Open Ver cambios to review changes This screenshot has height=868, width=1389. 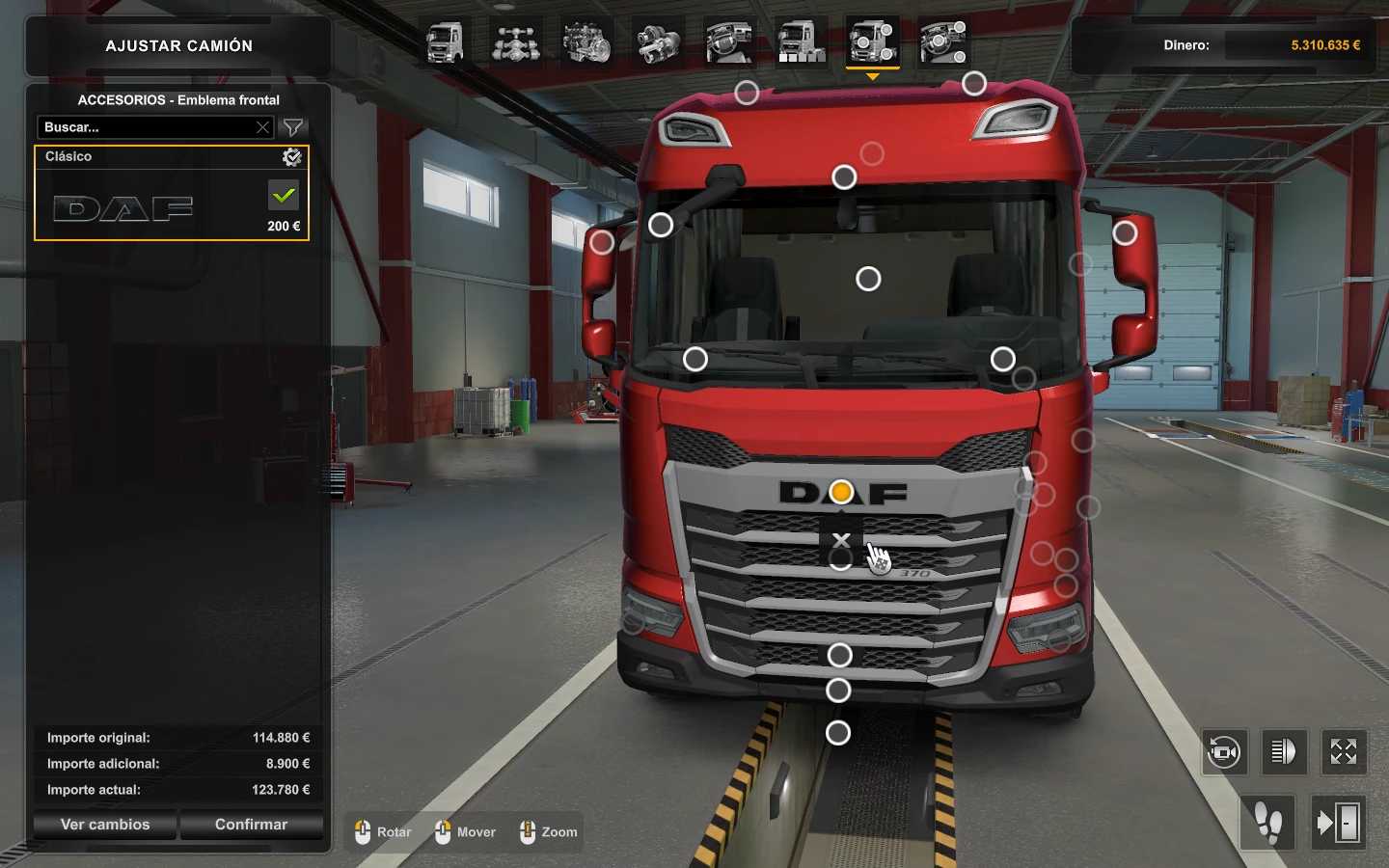[x=105, y=825]
